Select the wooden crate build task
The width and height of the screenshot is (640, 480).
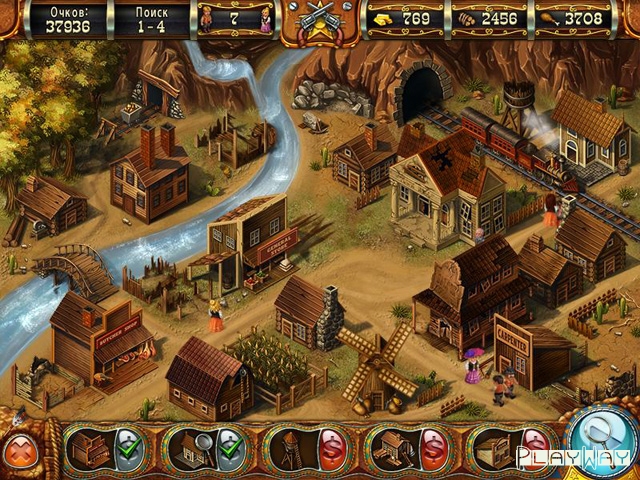(x=507, y=449)
